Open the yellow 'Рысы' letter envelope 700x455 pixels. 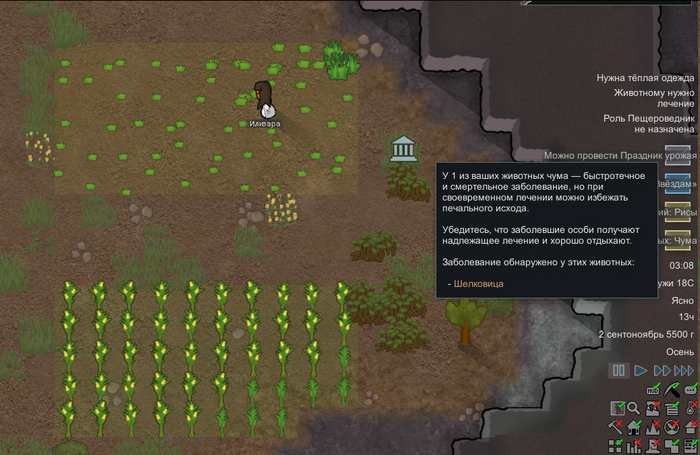pos(679,211)
